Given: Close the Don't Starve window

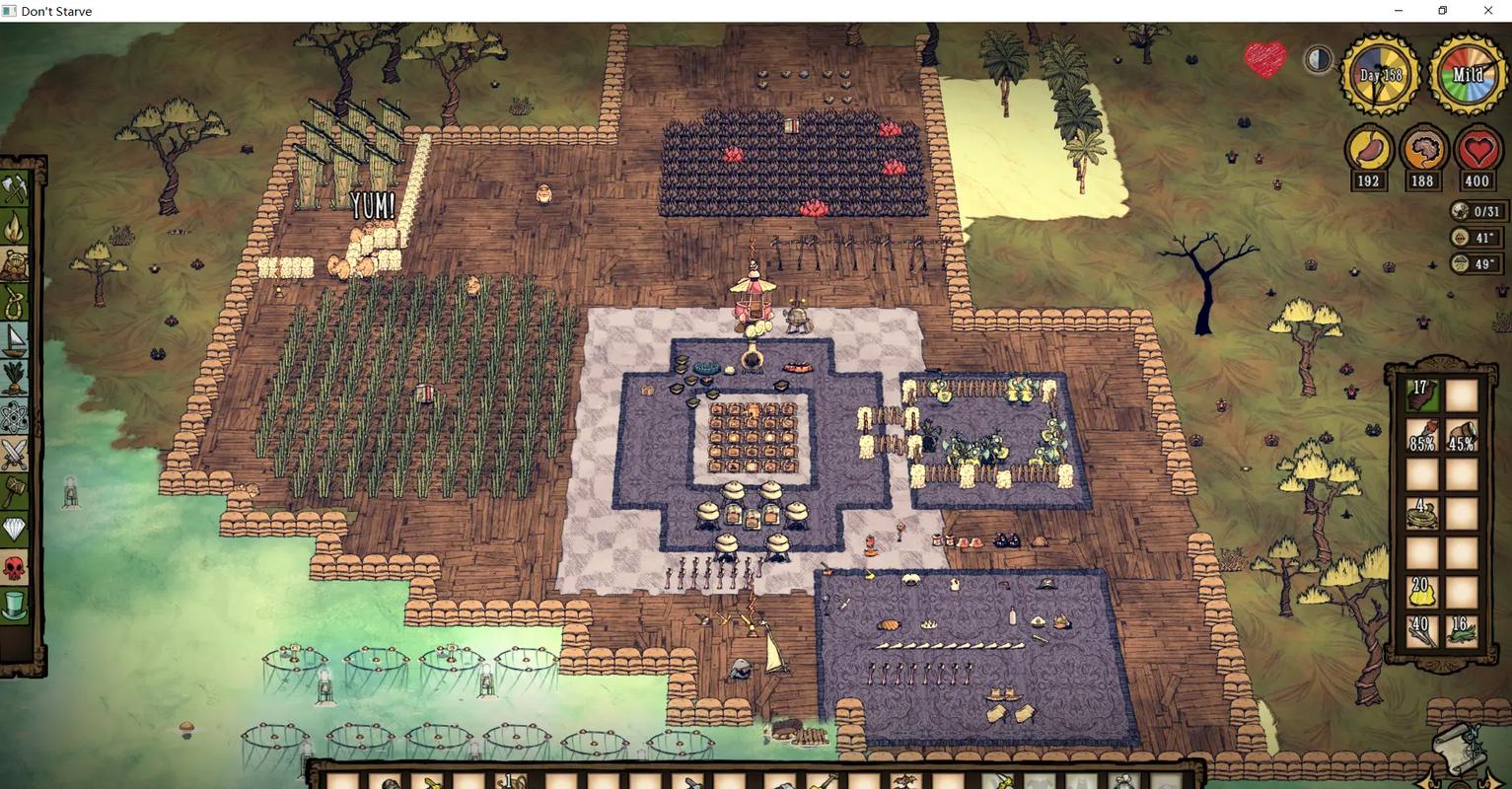Looking at the screenshot, I should point(1488,11).
